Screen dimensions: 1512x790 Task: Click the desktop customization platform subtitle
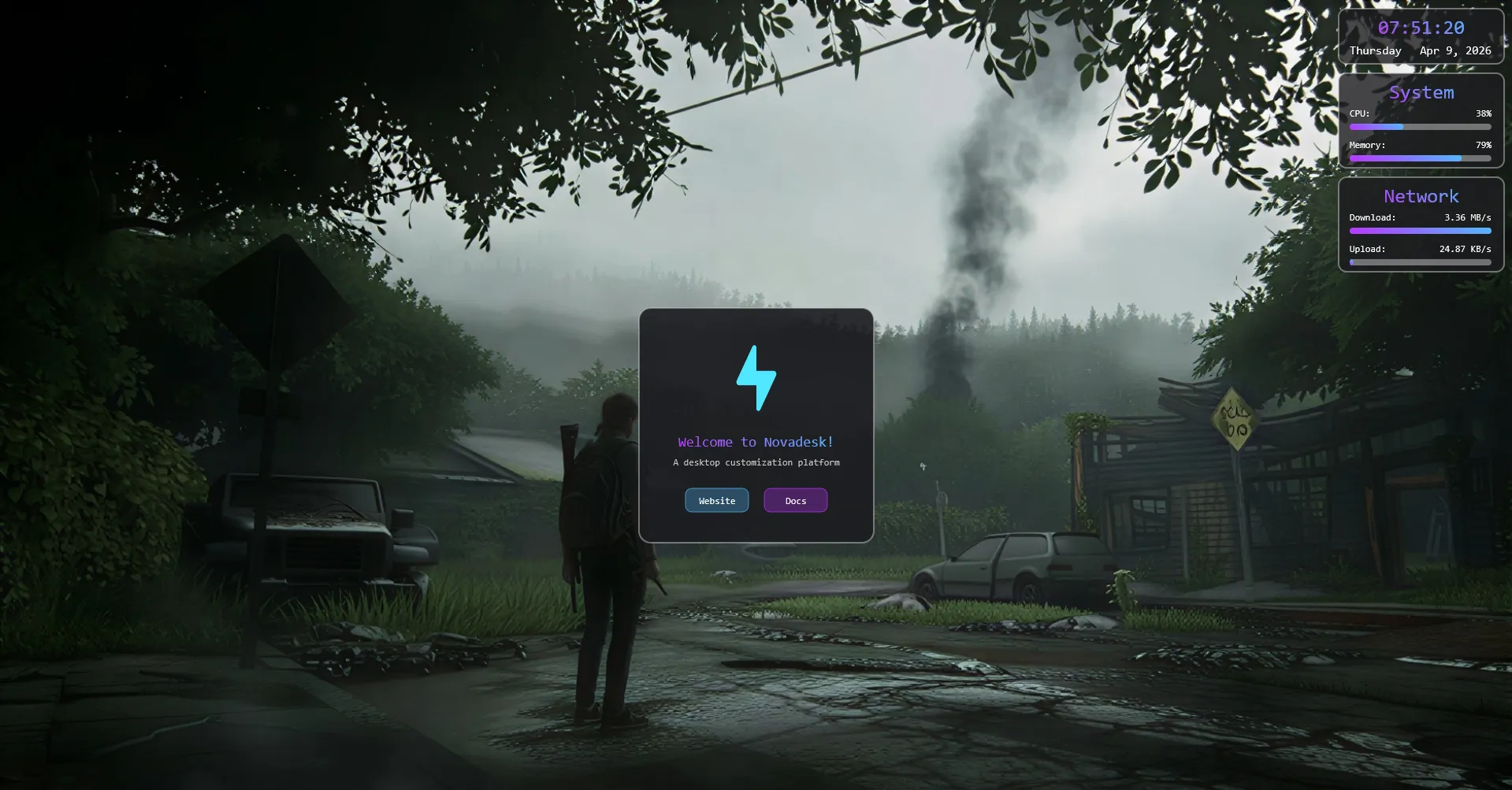coord(756,462)
